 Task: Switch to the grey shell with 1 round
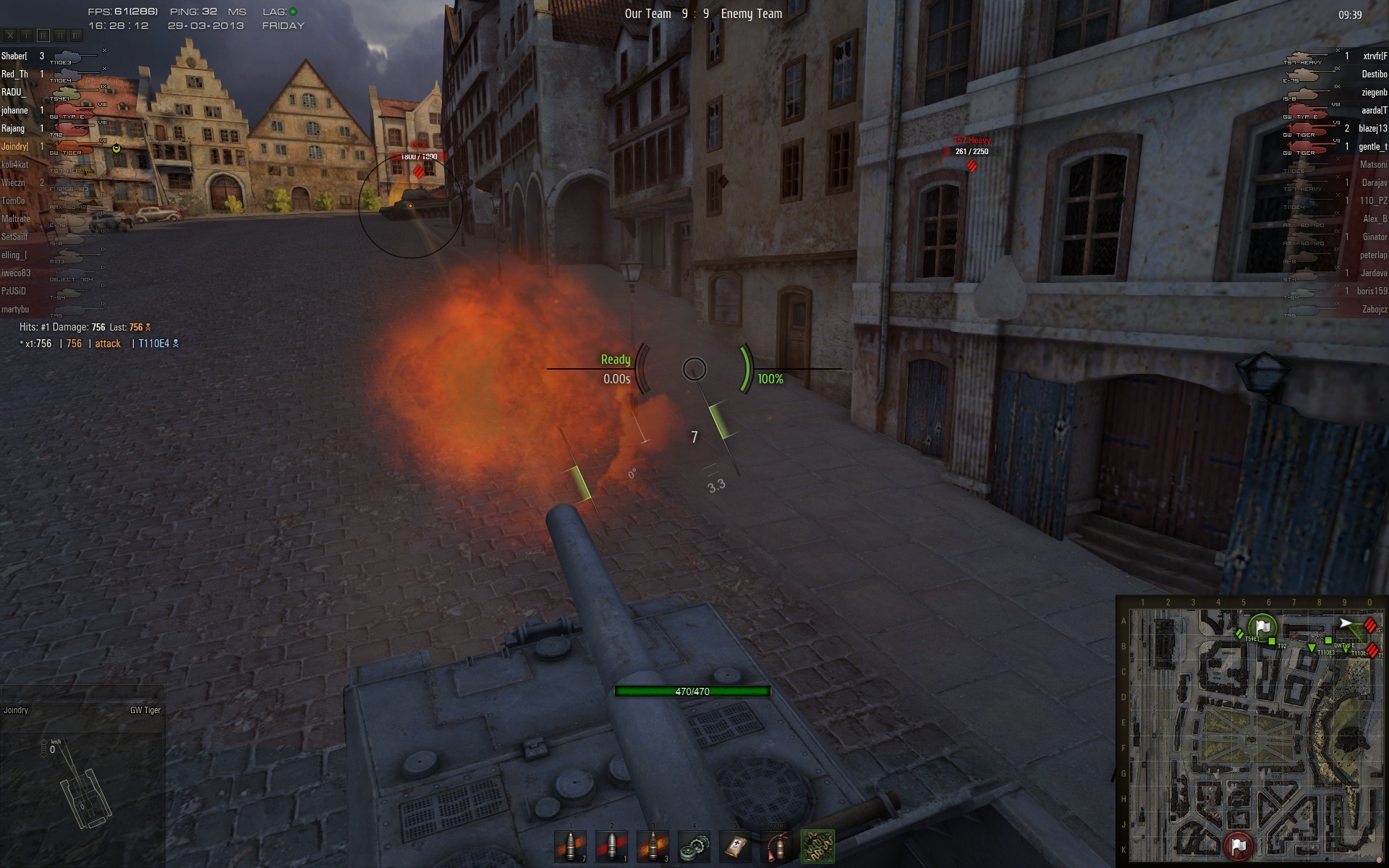click(611, 846)
